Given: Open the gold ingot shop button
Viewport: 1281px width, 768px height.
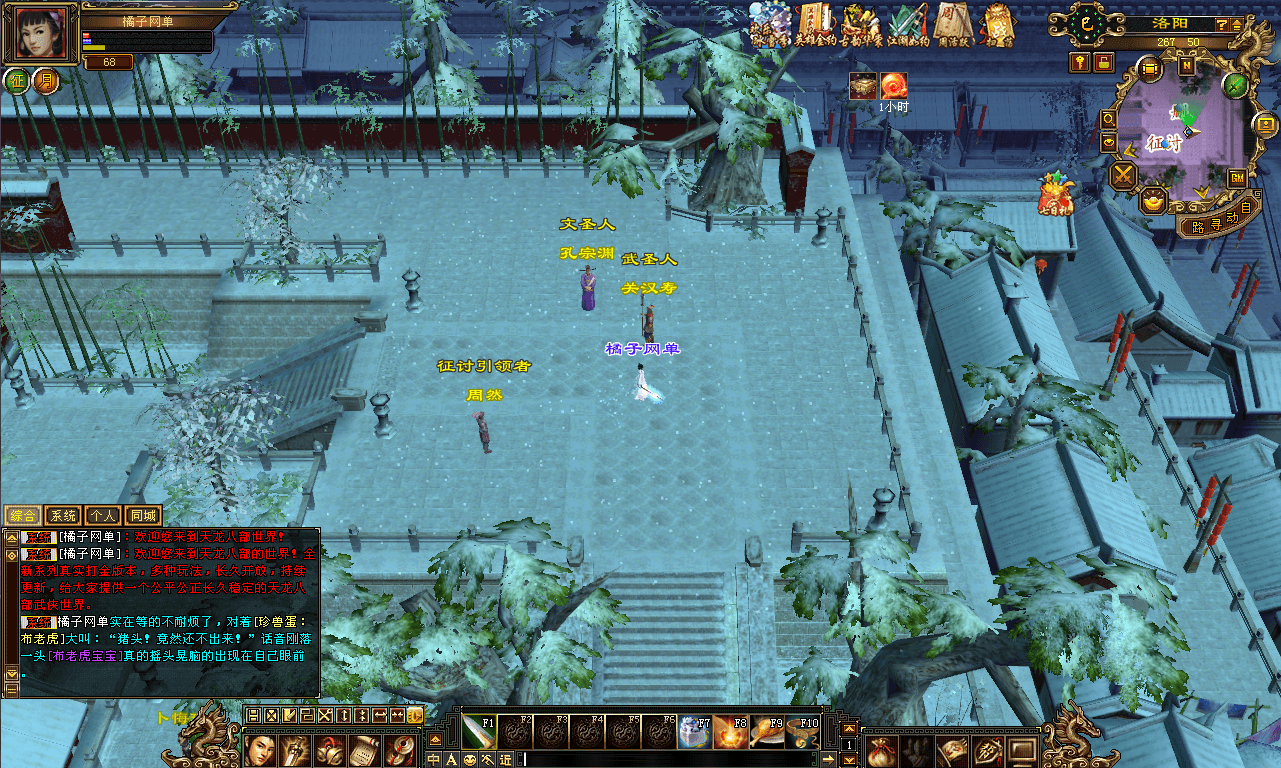Looking at the screenshot, I should point(1155,203).
